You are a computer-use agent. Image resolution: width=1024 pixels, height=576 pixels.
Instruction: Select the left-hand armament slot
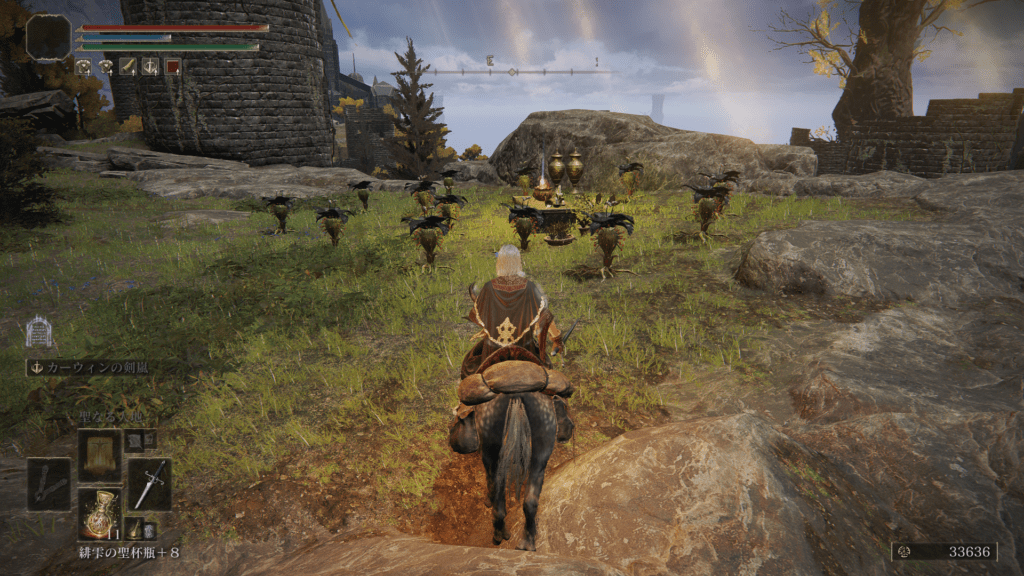(x=49, y=484)
